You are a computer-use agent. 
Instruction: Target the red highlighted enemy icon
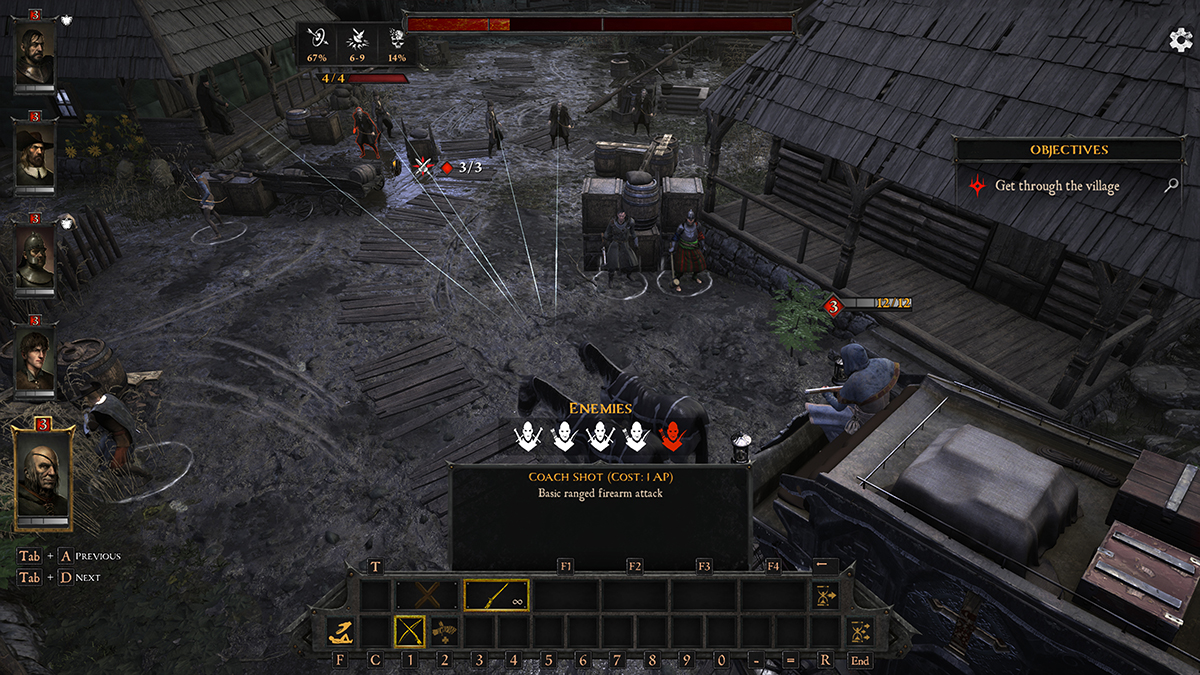pos(671,433)
